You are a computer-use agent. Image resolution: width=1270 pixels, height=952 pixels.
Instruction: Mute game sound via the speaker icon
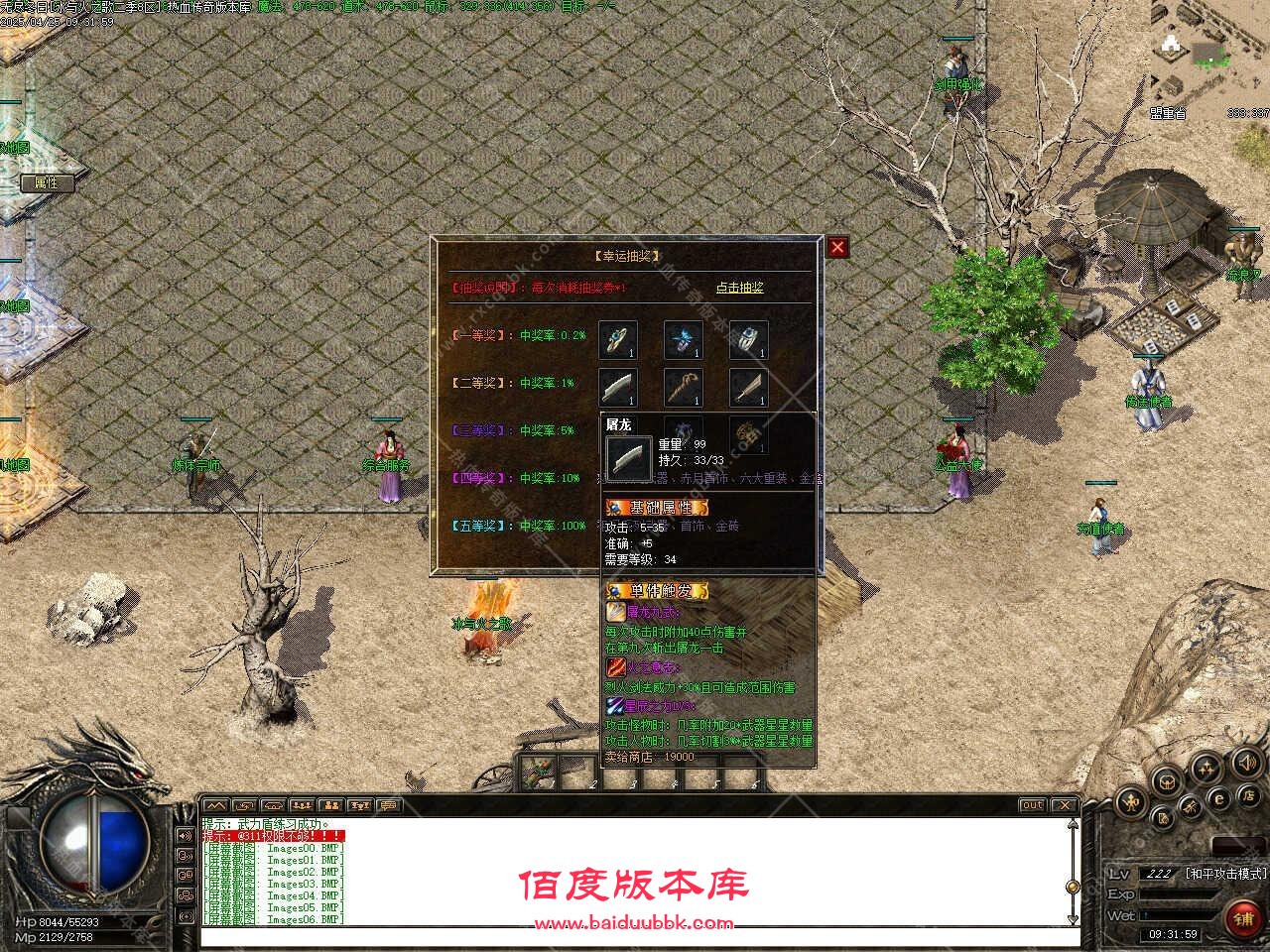click(1247, 763)
